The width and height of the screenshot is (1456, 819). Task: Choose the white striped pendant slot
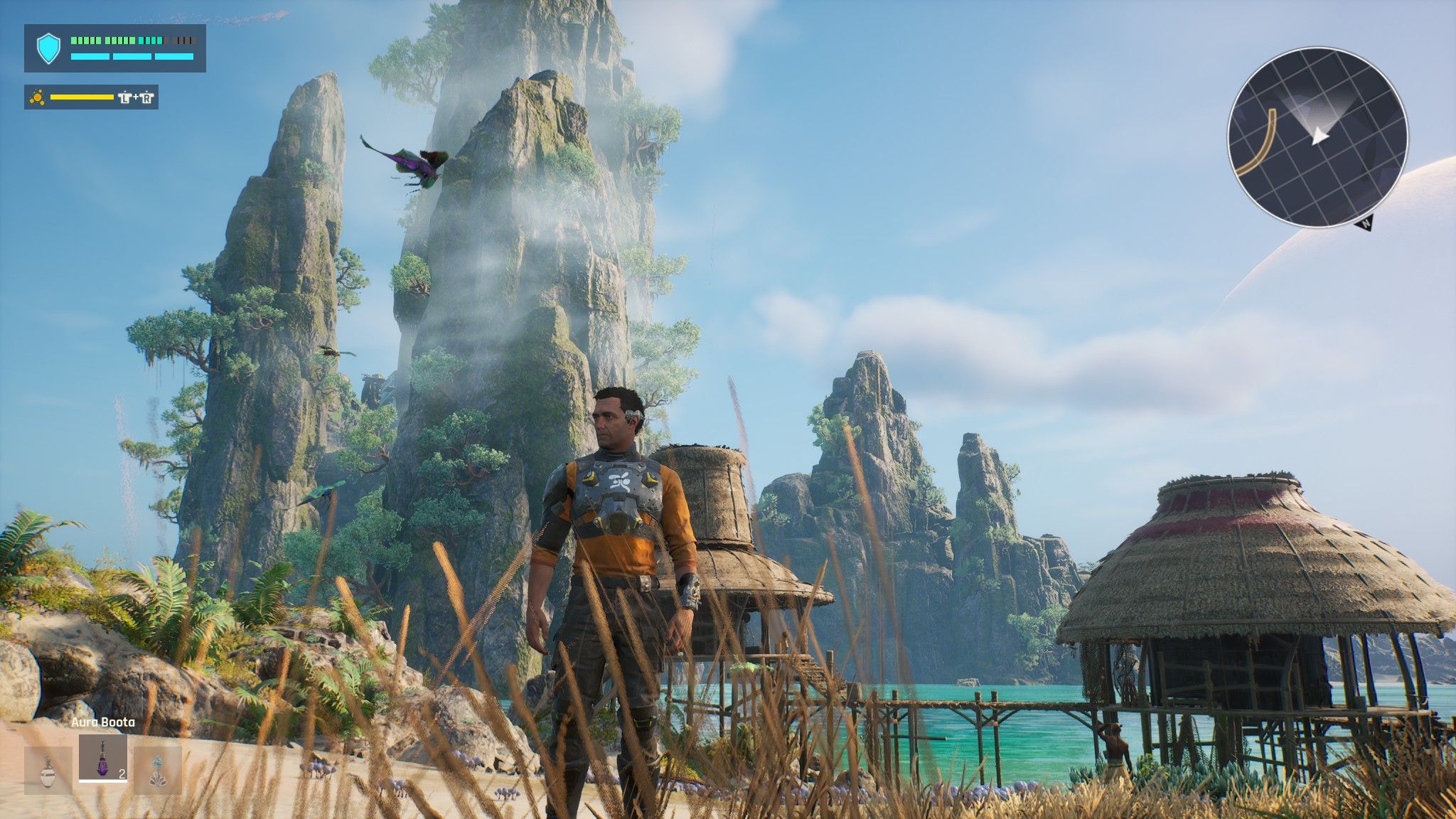pyautogui.click(x=48, y=770)
